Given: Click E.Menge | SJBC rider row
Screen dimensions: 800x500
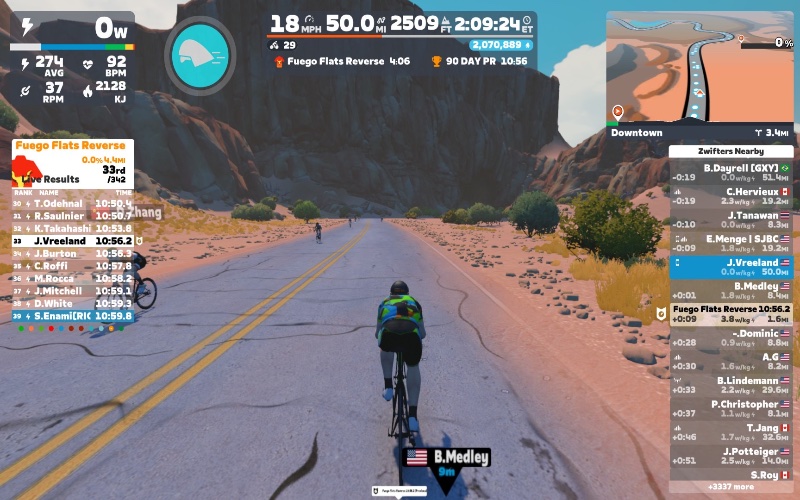Looking at the screenshot, I should 731,244.
